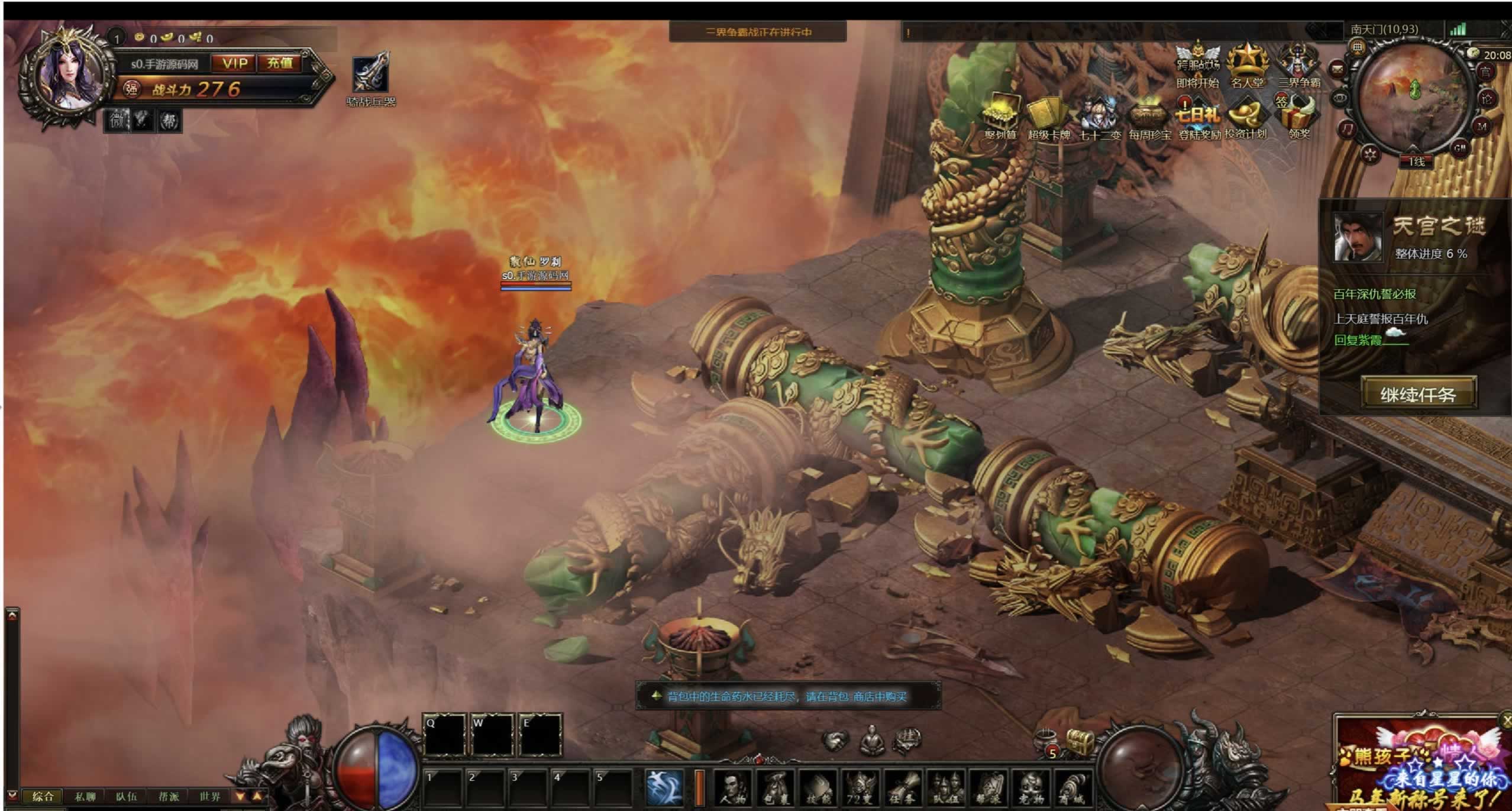
Task: Switch to the 世界 world chat tab
Action: 210,797
